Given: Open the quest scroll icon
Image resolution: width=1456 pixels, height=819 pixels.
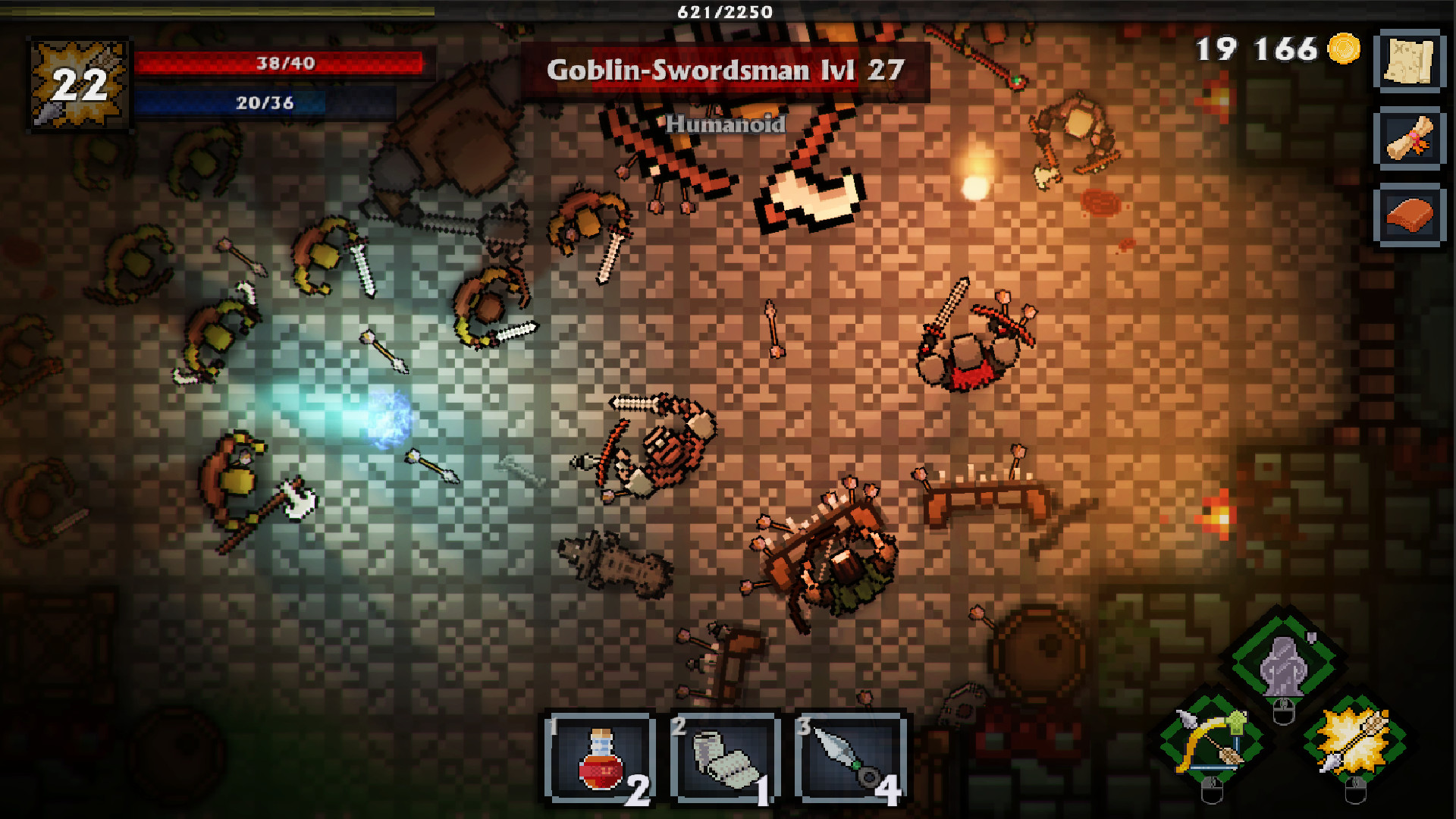Looking at the screenshot, I should 1409,144.
